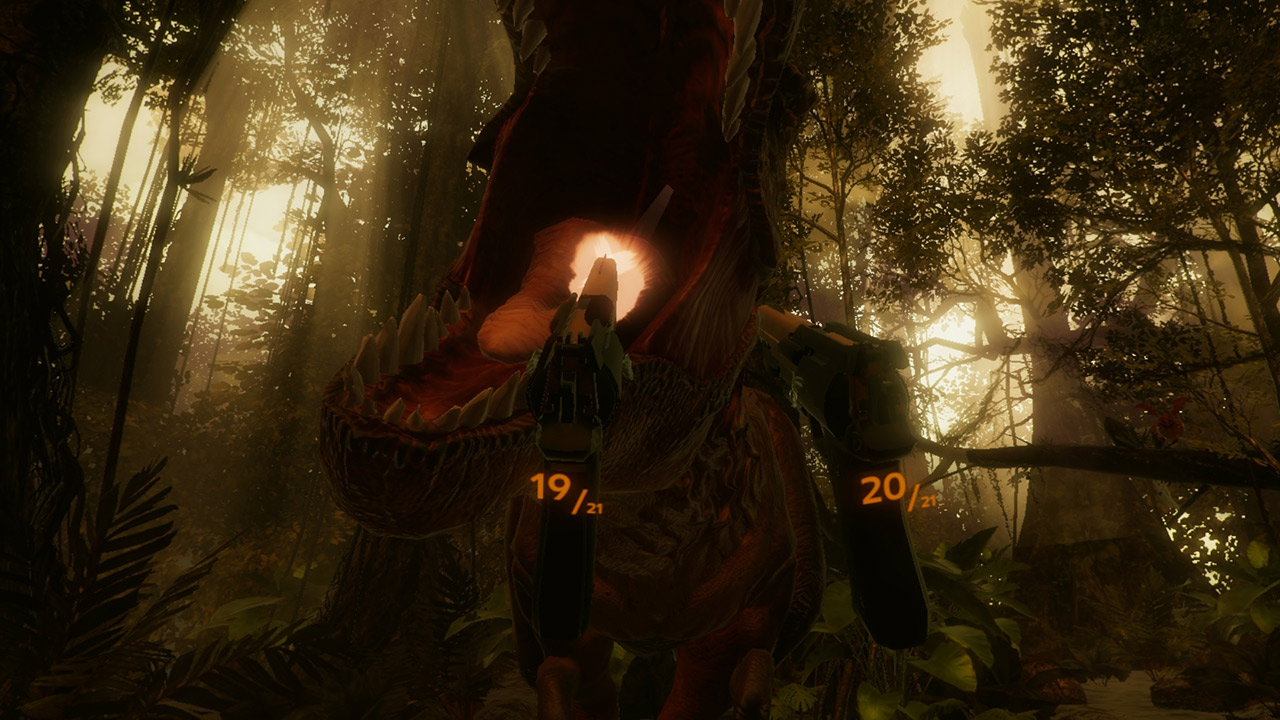Click the 20/21 ammo counter
Image resolution: width=1280 pixels, height=720 pixels.
(x=880, y=487)
